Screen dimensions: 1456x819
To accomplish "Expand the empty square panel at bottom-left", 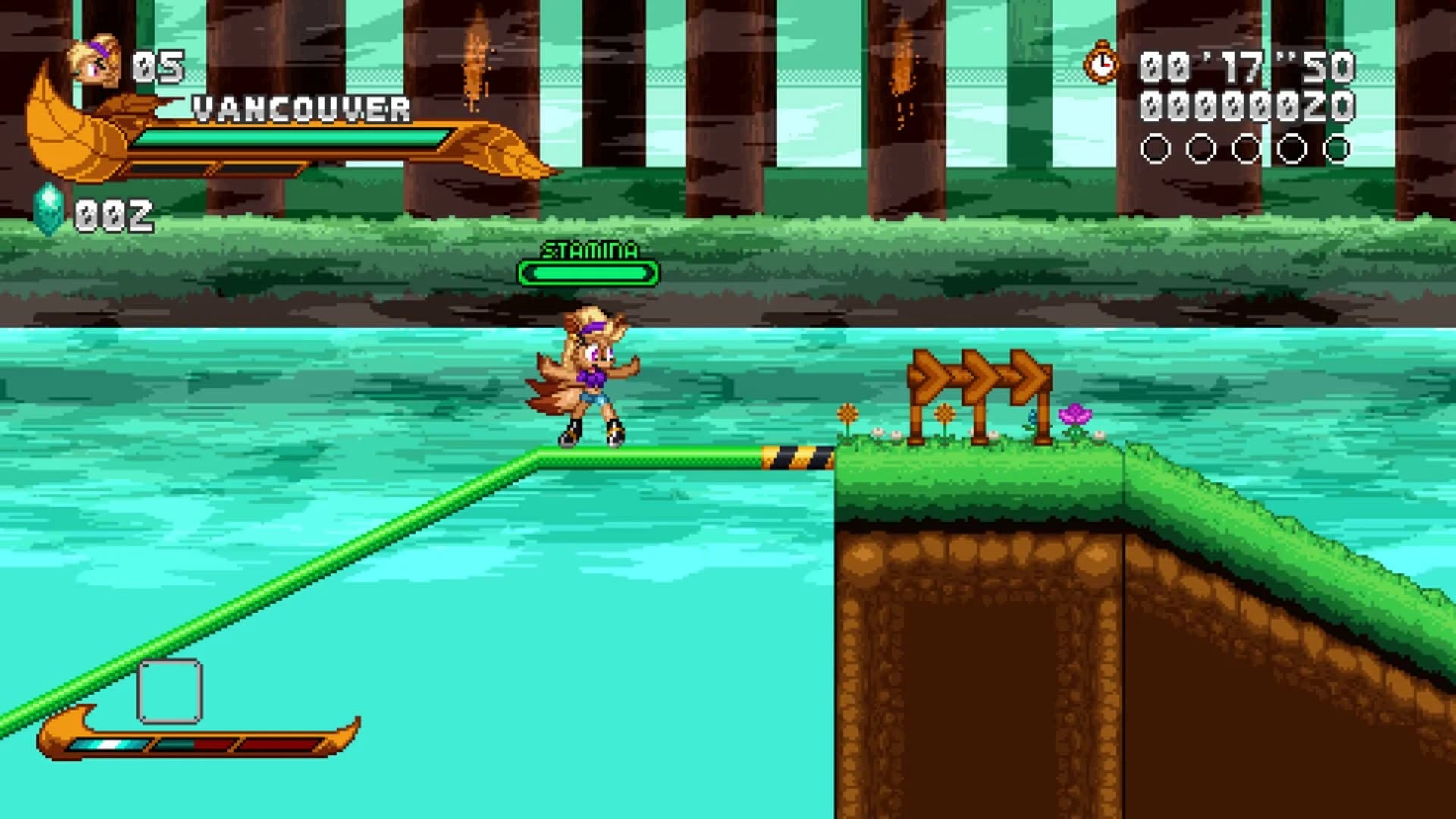I will coord(168,692).
